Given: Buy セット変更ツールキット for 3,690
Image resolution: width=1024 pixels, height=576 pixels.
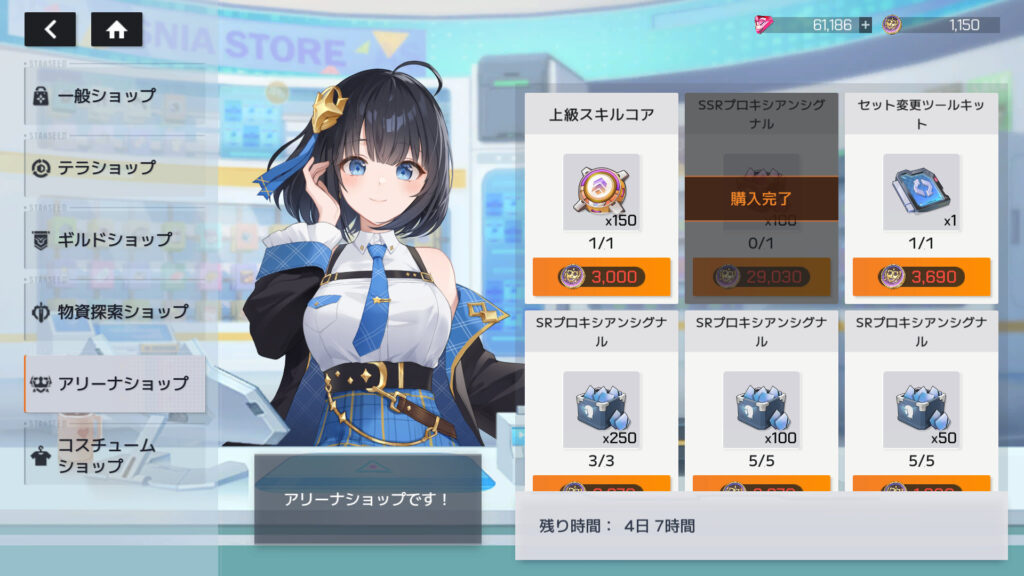Looking at the screenshot, I should click(921, 277).
